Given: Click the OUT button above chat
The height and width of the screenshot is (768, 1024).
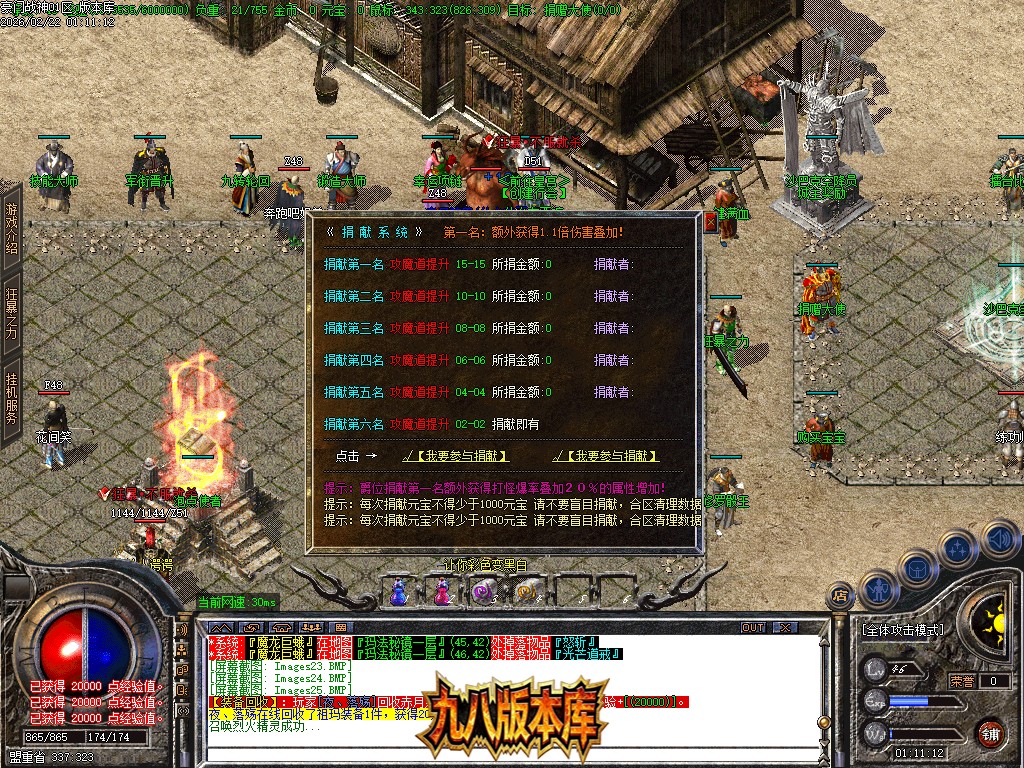Looking at the screenshot, I should 752,628.
